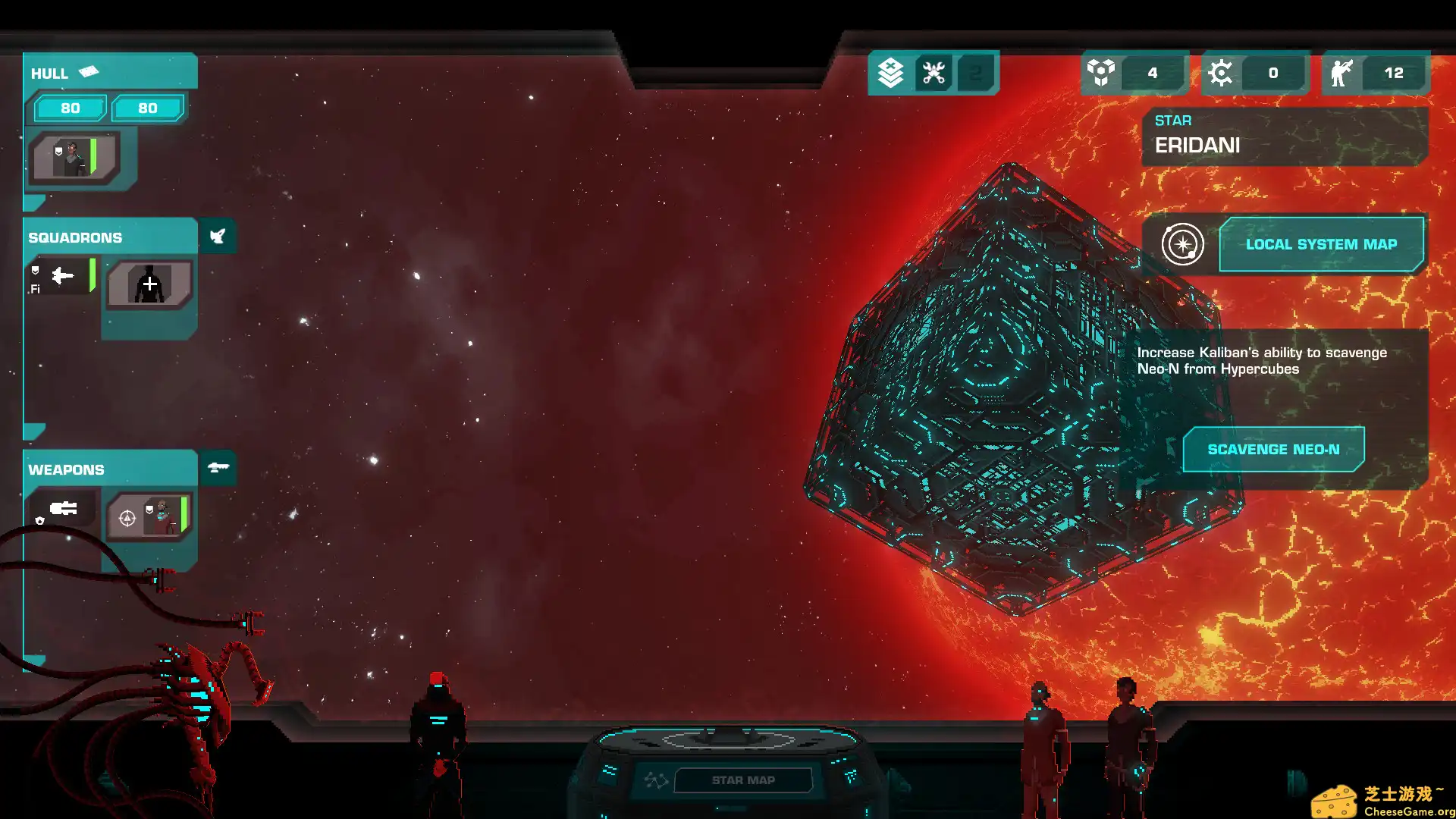Open the weapons panel gun icon button
Screen dimensions: 1456x819
[218, 467]
